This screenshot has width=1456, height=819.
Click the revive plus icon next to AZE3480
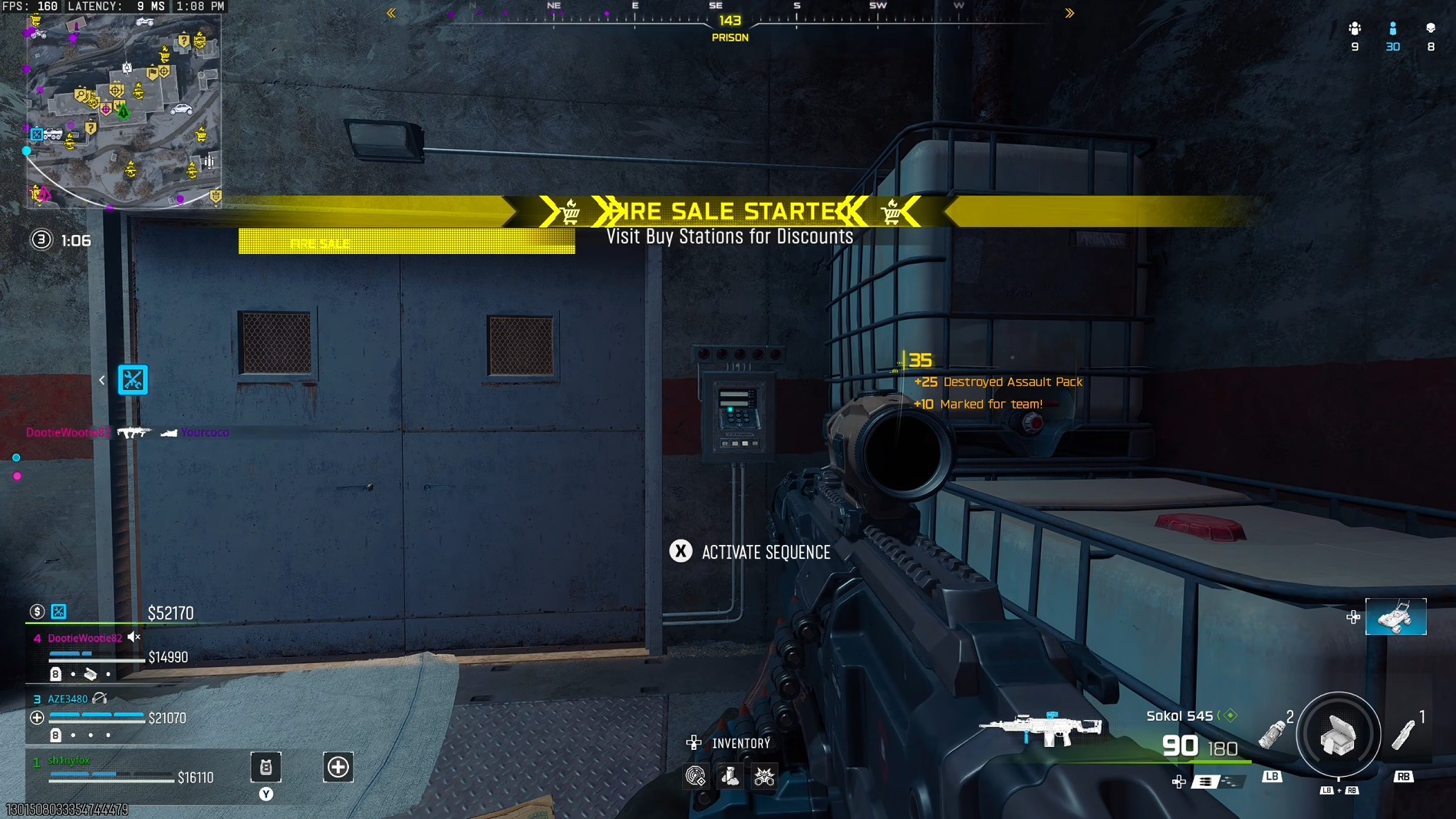coord(36,718)
